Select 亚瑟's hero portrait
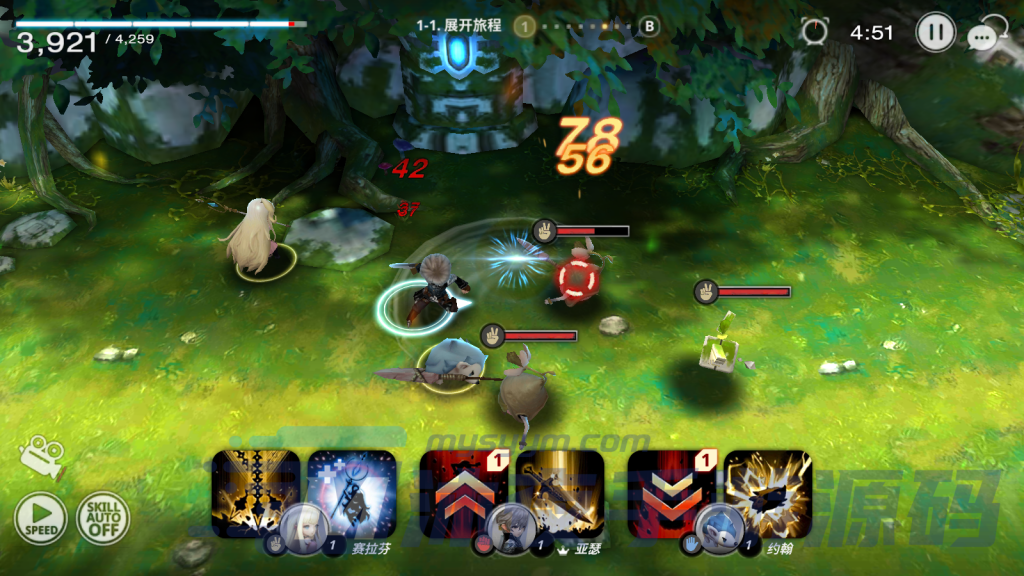The height and width of the screenshot is (576, 1024). (x=509, y=529)
